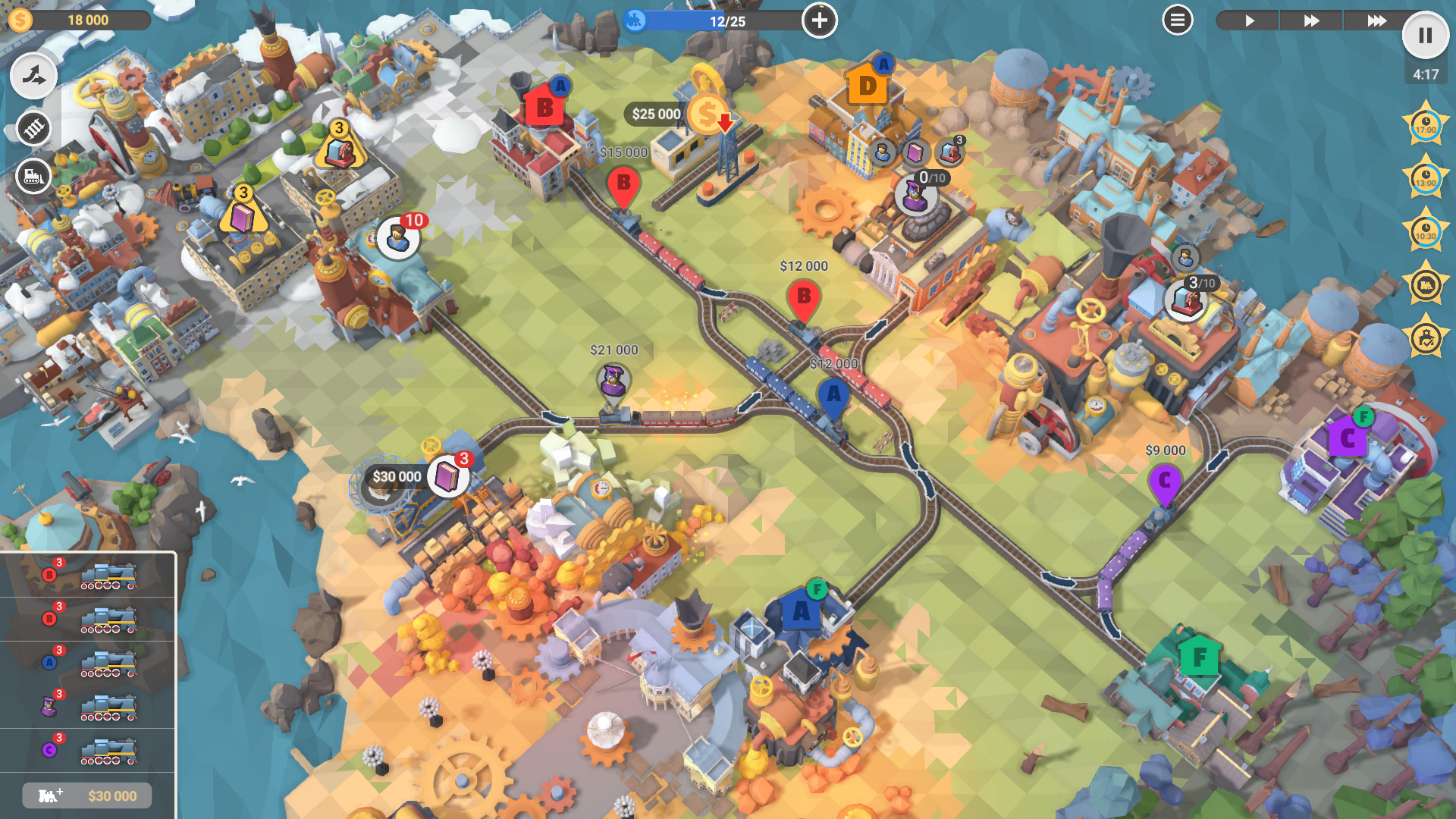Screen dimensions: 1456x819
Task: Set game speed to triple fast-forward
Action: (x=1376, y=20)
